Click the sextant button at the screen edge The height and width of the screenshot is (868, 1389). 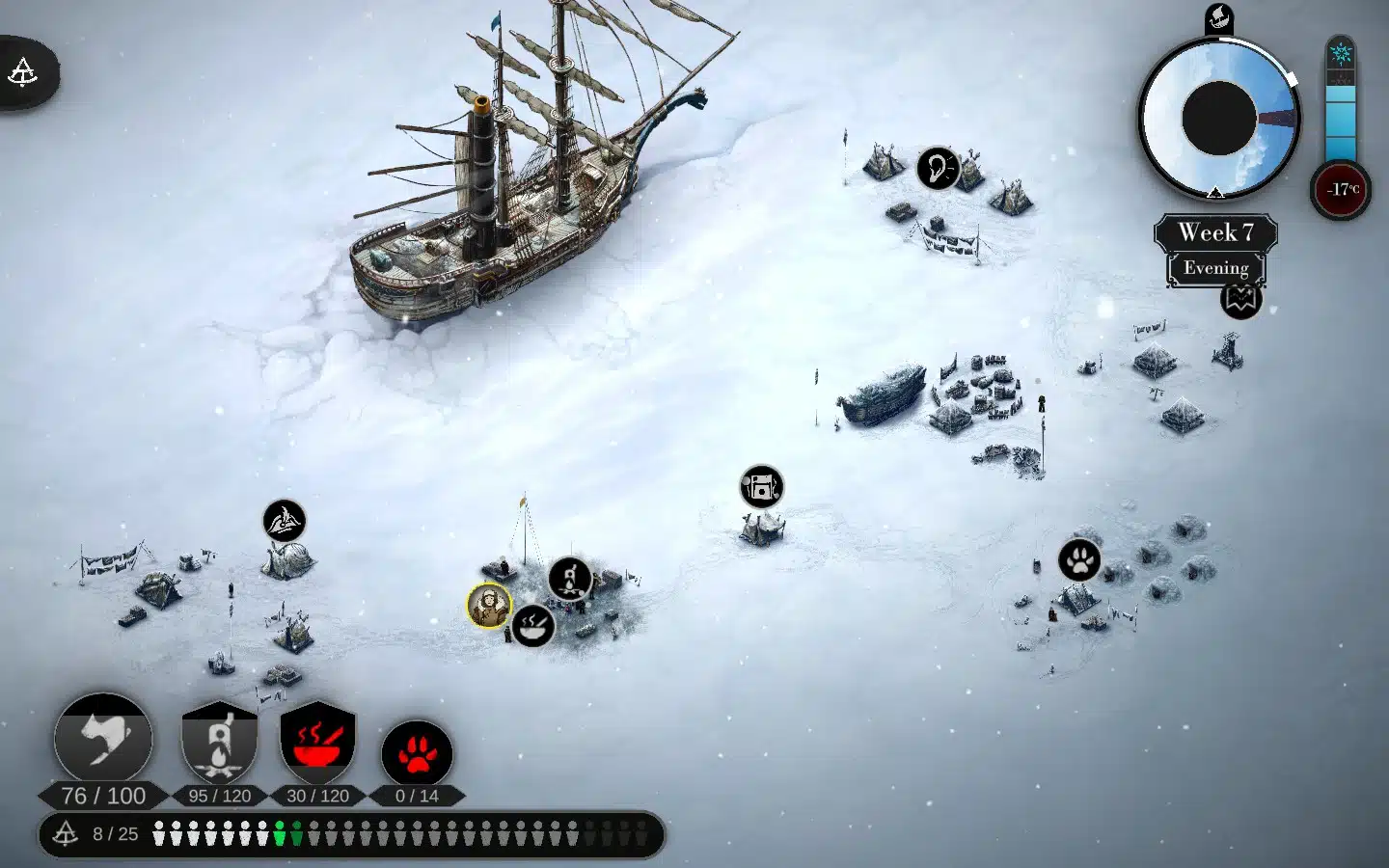[x=23, y=72]
